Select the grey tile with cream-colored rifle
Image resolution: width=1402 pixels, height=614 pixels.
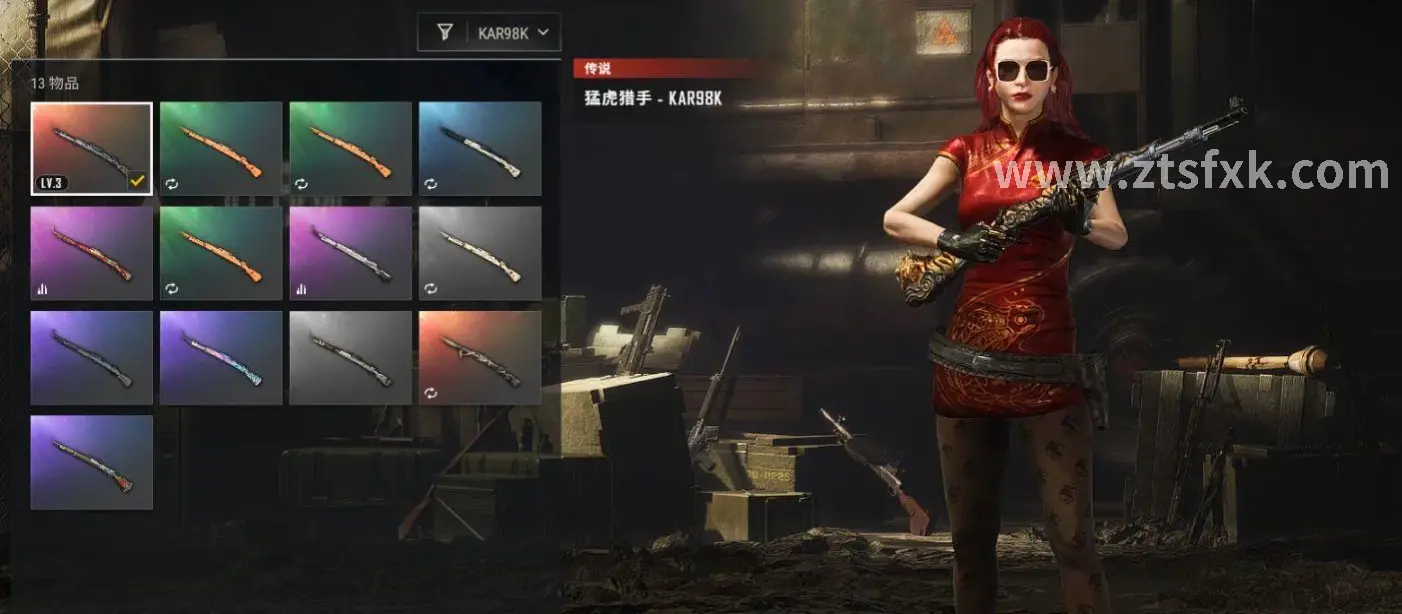click(x=480, y=253)
